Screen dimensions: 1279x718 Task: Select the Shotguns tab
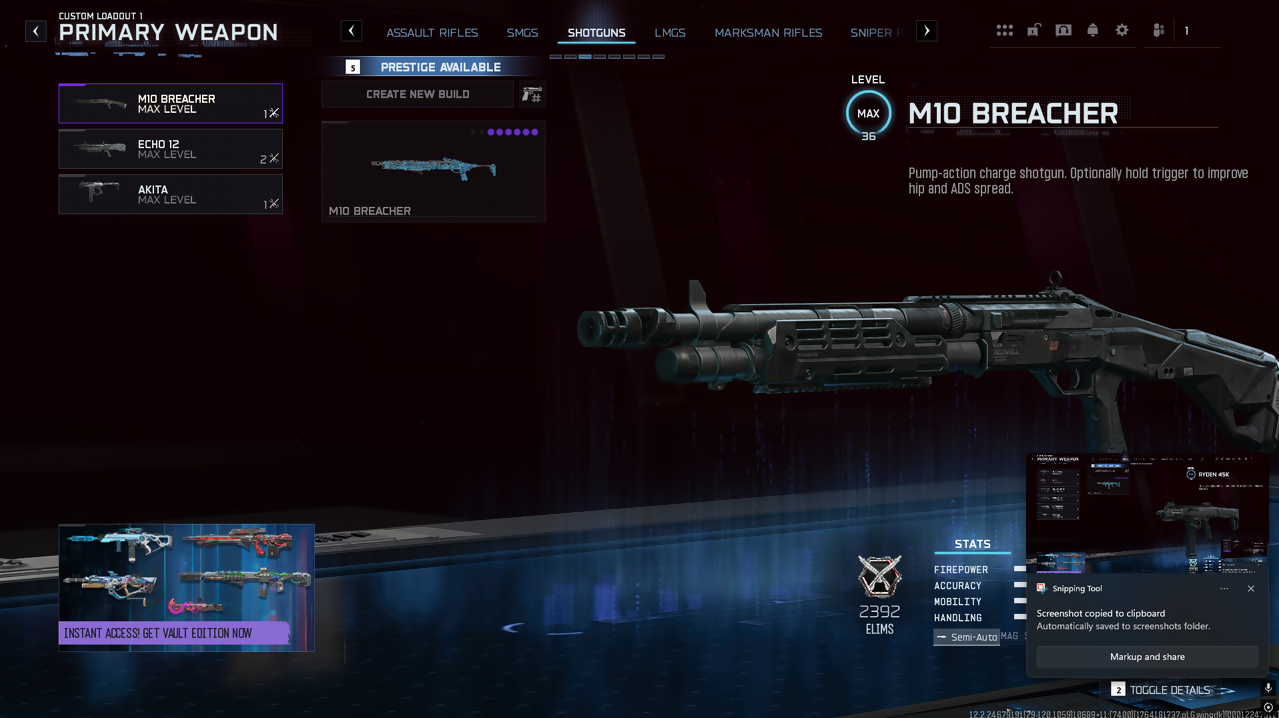596,33
